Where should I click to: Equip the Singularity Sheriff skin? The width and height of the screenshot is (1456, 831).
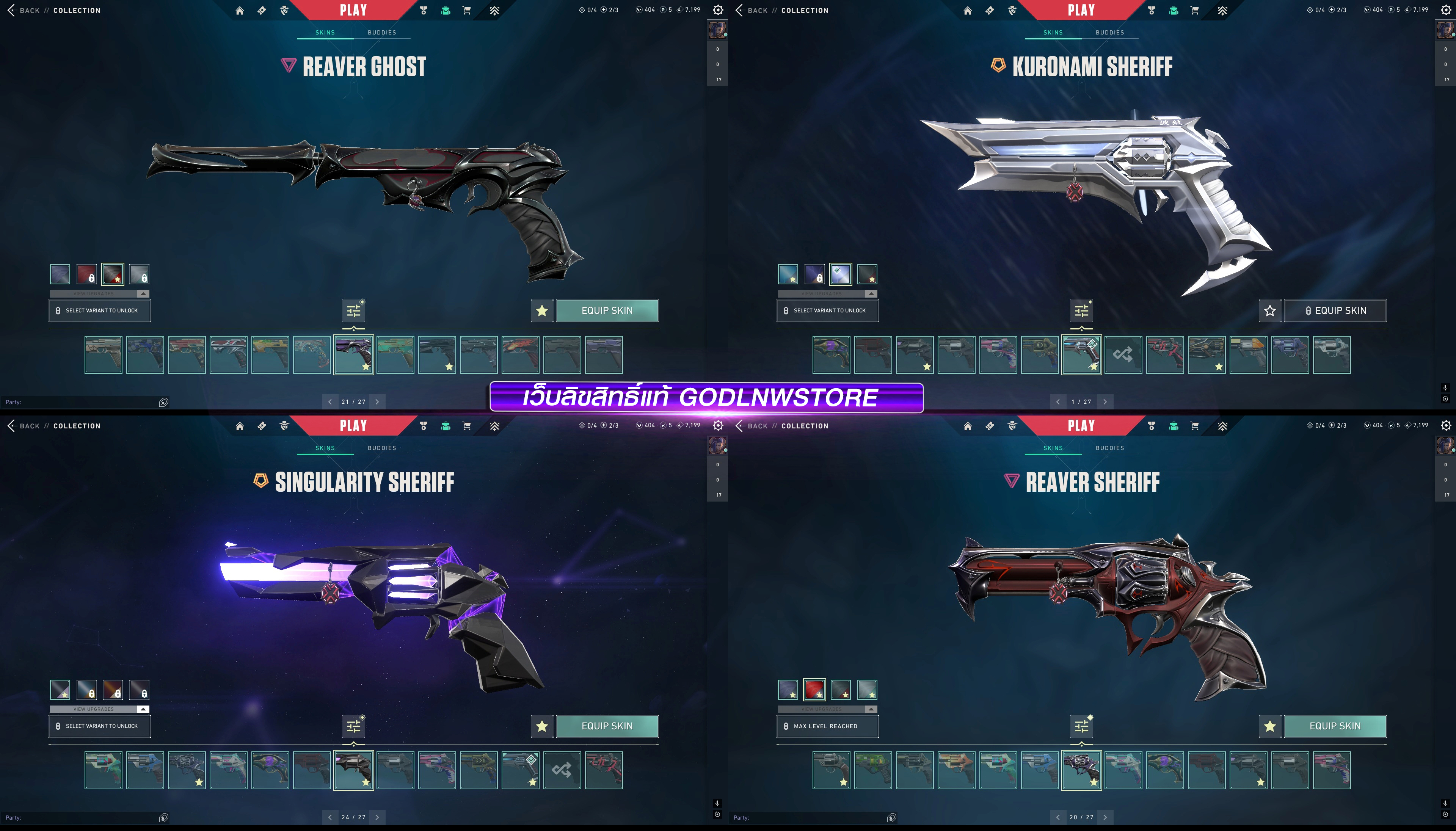tap(607, 726)
